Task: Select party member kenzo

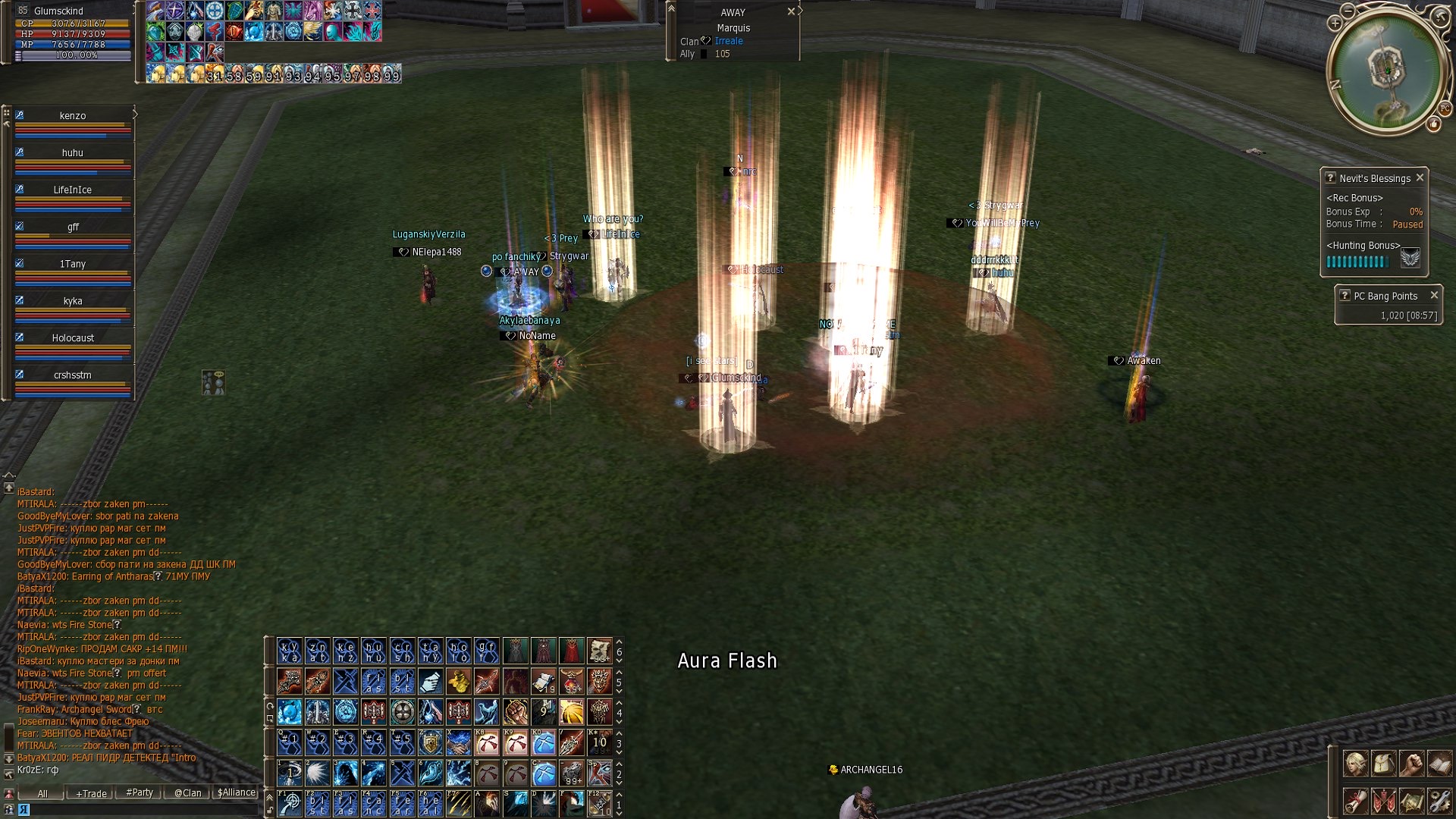Action: point(73,116)
